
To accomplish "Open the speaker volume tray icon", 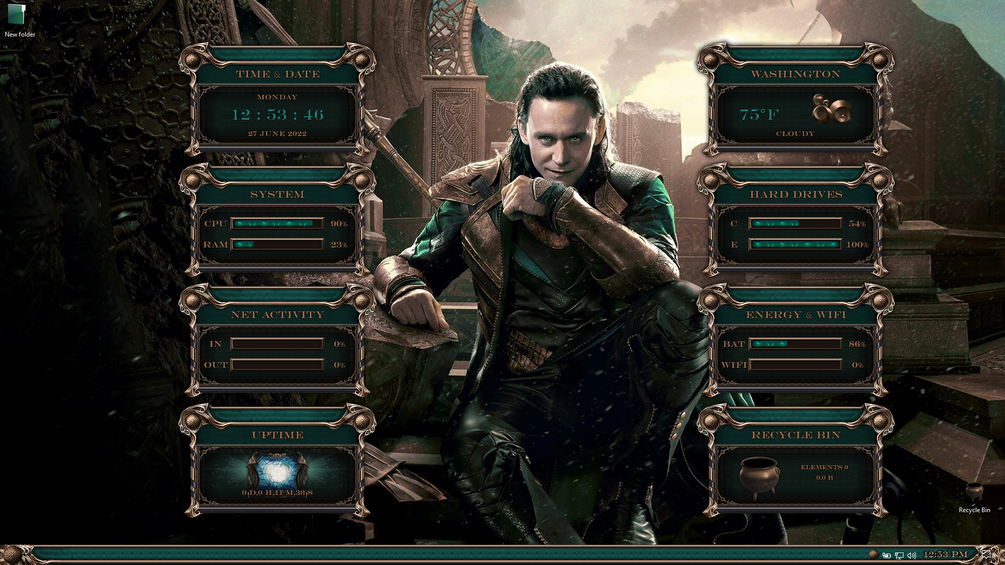I will click(x=912, y=555).
